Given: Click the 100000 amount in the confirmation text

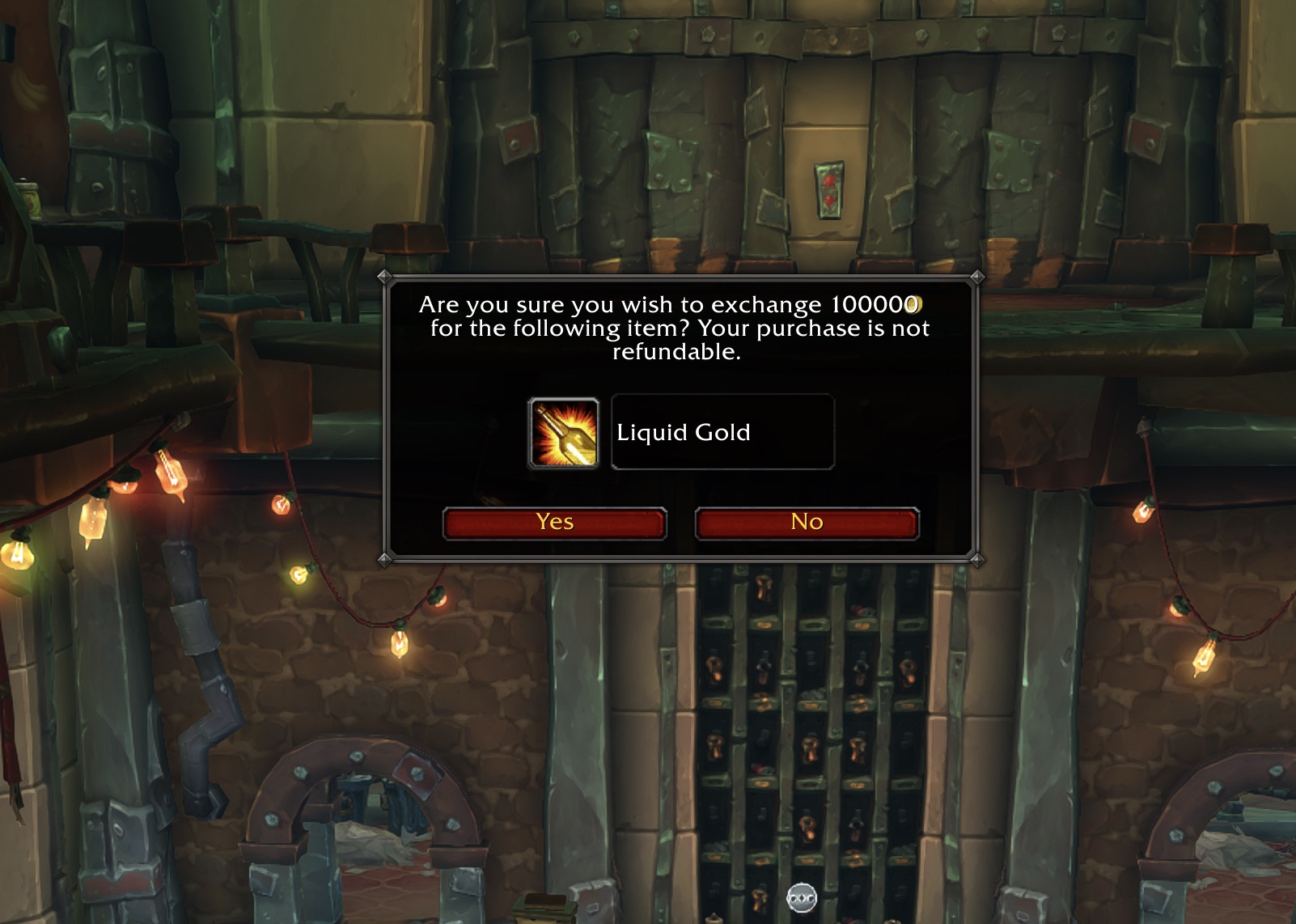Looking at the screenshot, I should pyautogui.click(x=872, y=305).
